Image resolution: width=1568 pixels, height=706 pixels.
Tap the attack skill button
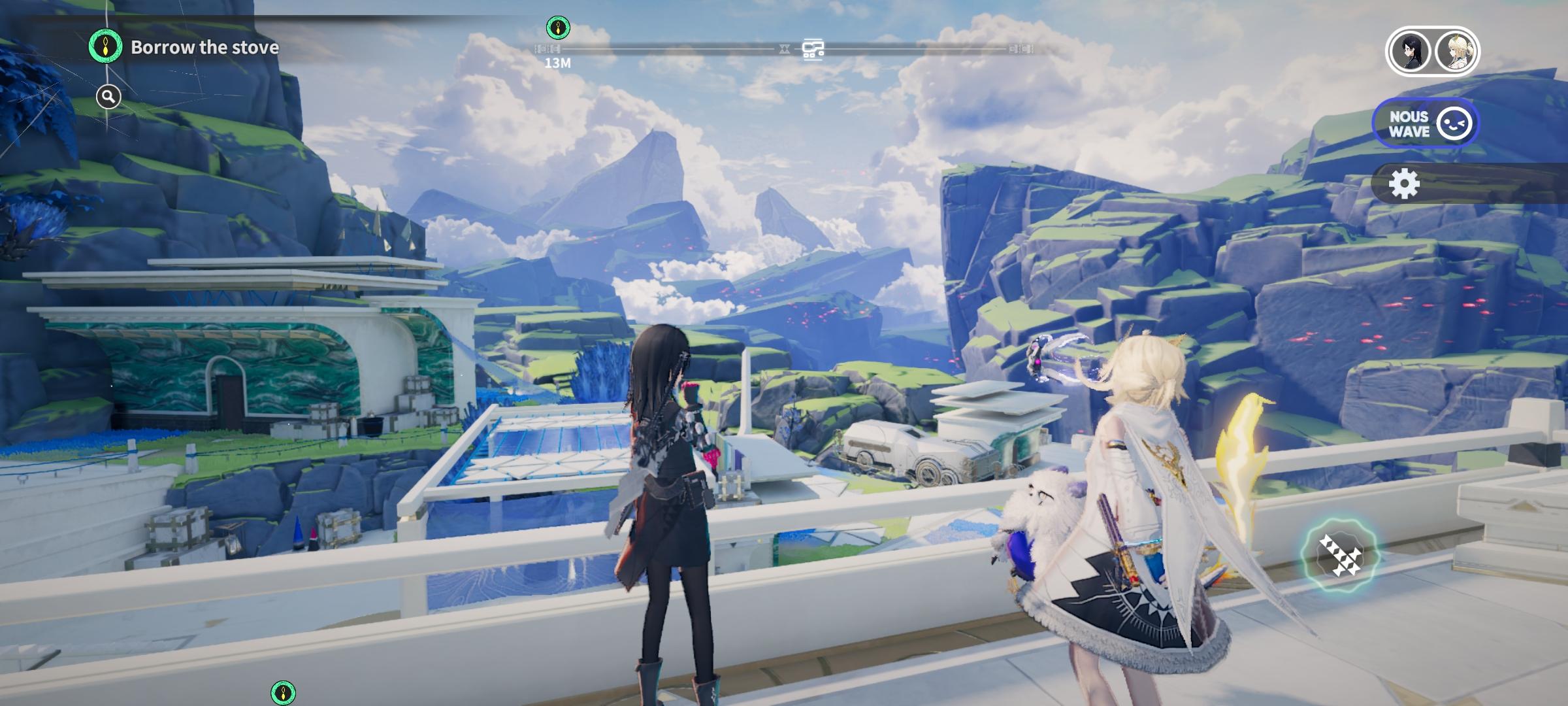tap(1339, 556)
